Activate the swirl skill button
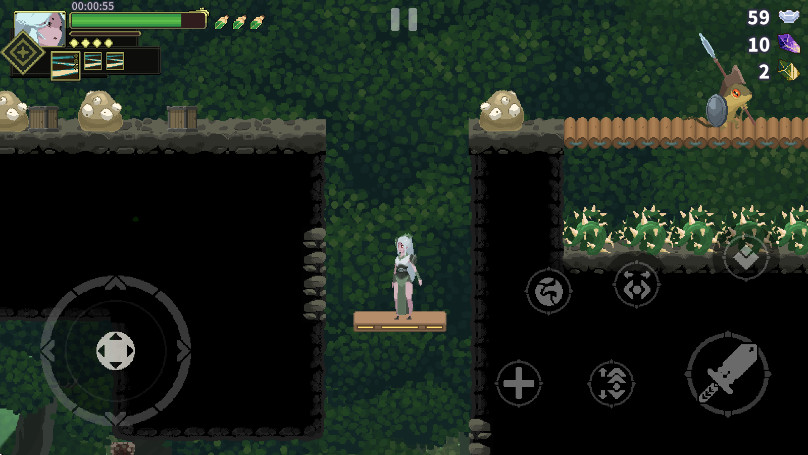Viewport: 808px width, 455px height. pos(549,291)
